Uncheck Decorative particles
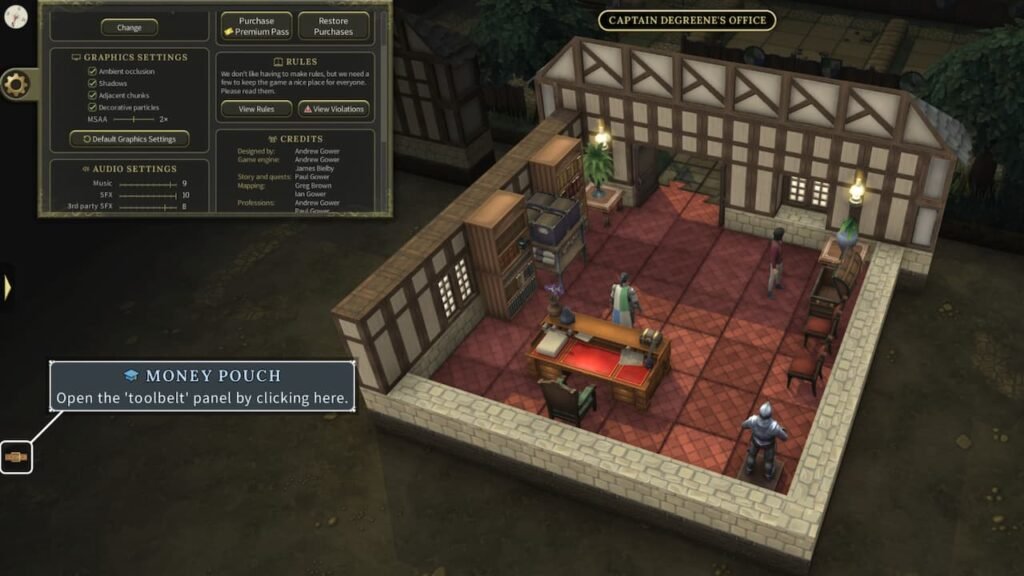Screen dimensions: 1024x576 (x=92, y=108)
